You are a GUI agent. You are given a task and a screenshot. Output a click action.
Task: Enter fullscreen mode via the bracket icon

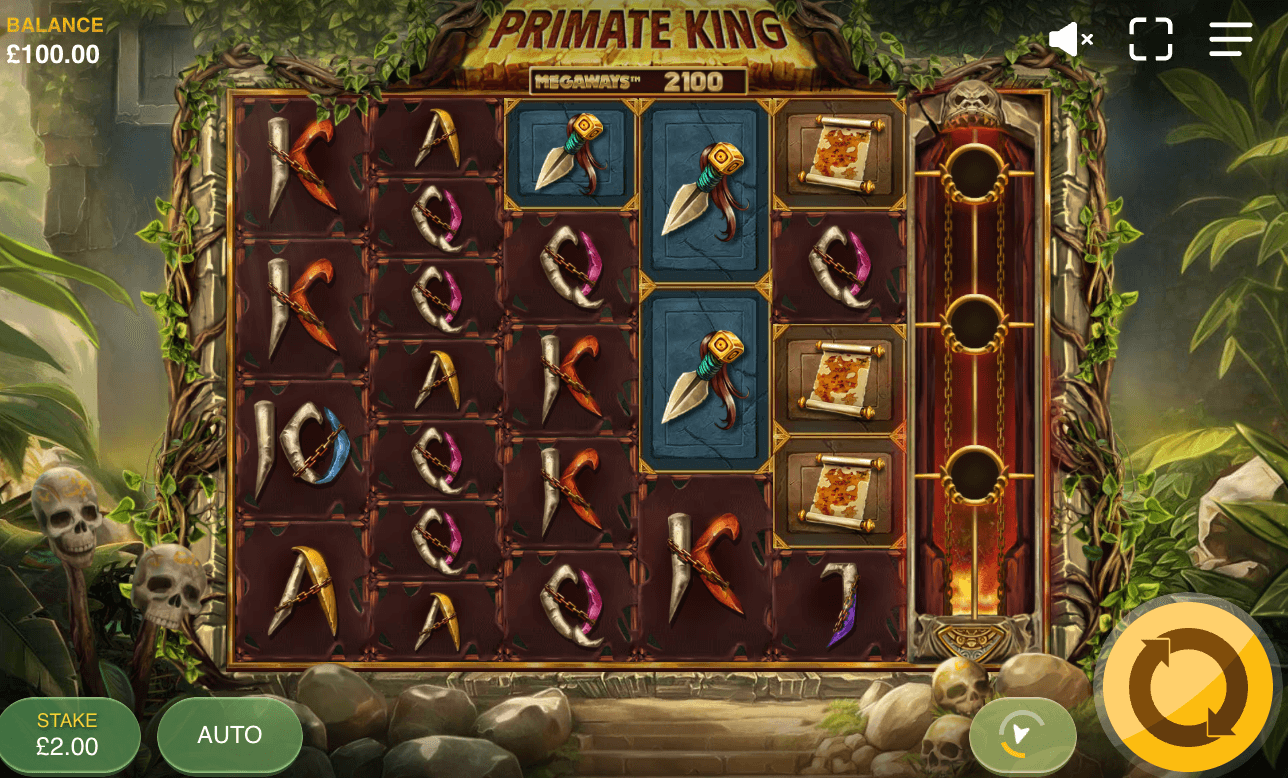click(x=1150, y=39)
